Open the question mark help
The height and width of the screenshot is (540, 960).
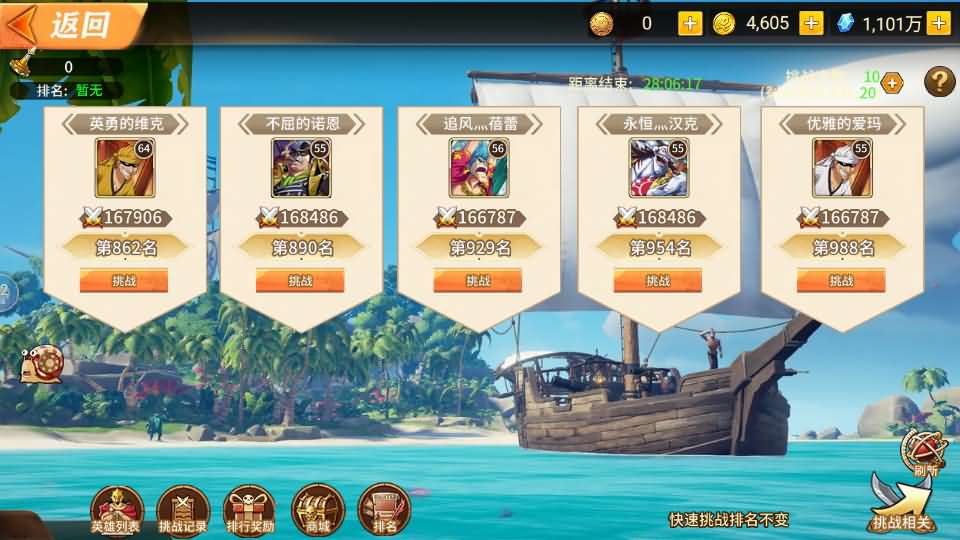pyautogui.click(x=939, y=82)
